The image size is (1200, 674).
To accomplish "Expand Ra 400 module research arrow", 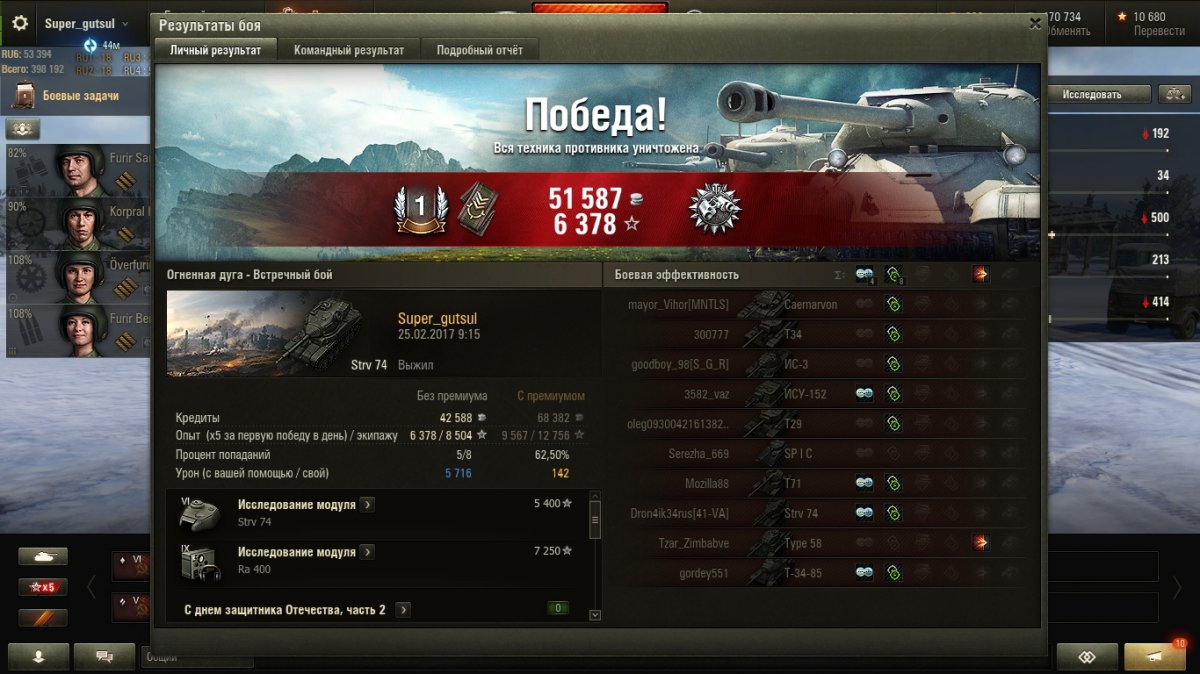I will click(x=367, y=552).
